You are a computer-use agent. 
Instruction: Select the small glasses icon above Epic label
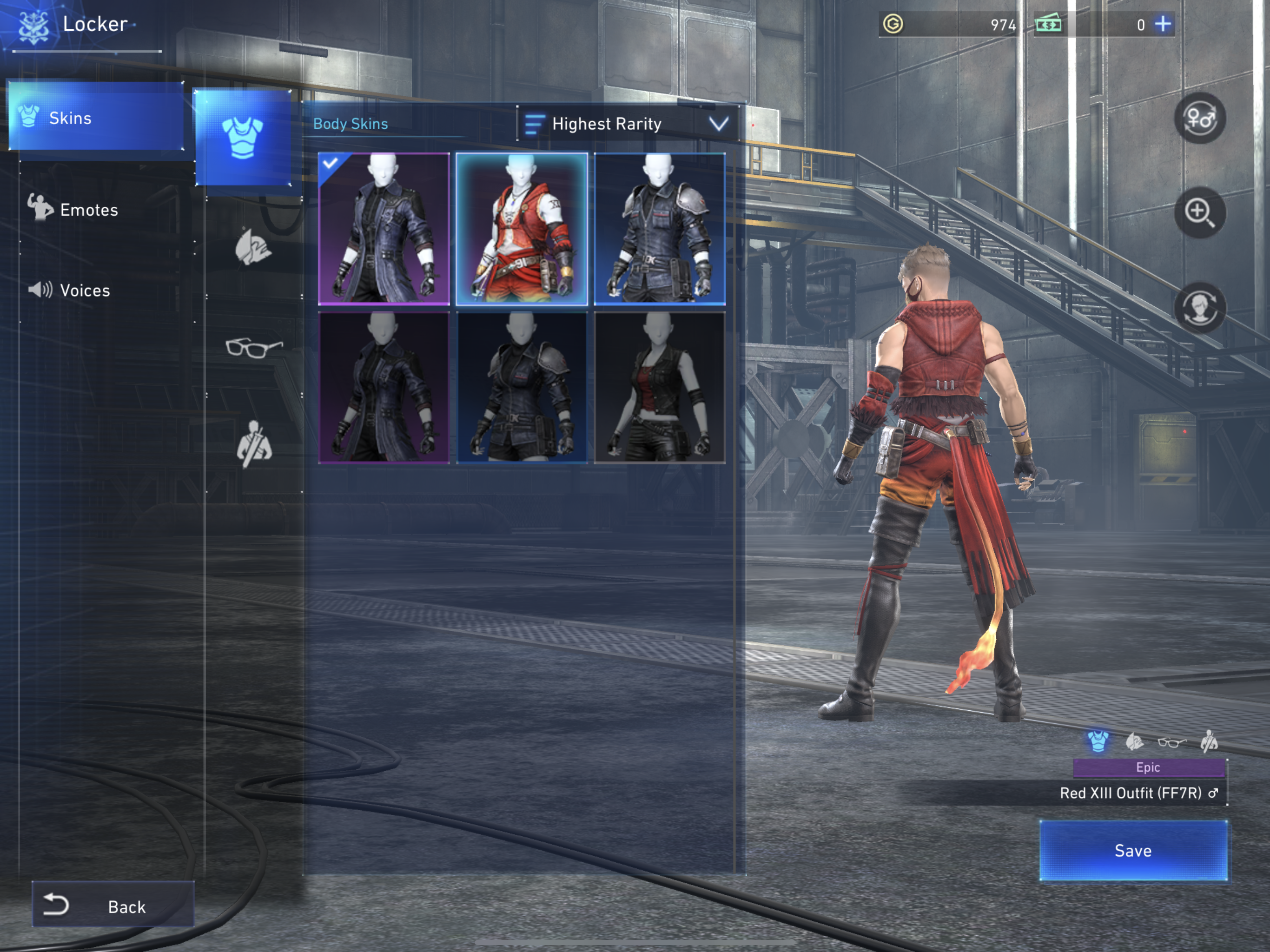tap(1171, 742)
